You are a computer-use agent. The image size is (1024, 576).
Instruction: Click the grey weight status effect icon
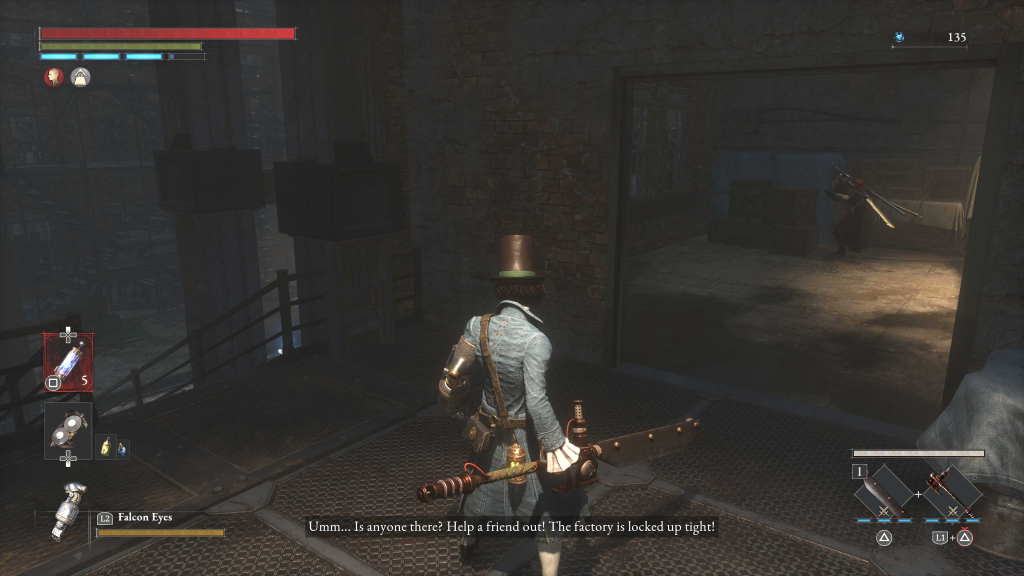(x=80, y=76)
